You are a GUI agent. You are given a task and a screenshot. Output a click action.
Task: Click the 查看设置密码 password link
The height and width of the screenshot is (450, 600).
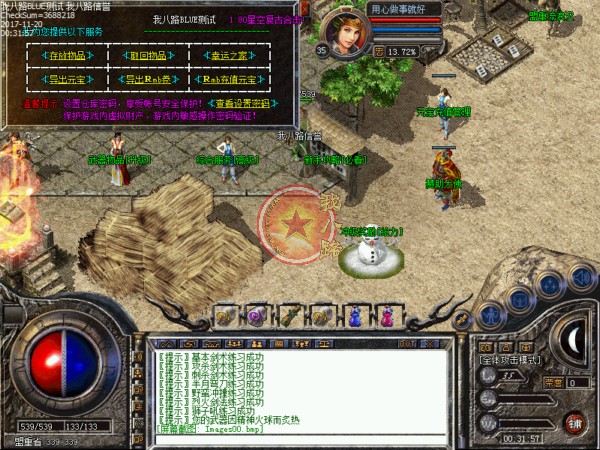(239, 103)
